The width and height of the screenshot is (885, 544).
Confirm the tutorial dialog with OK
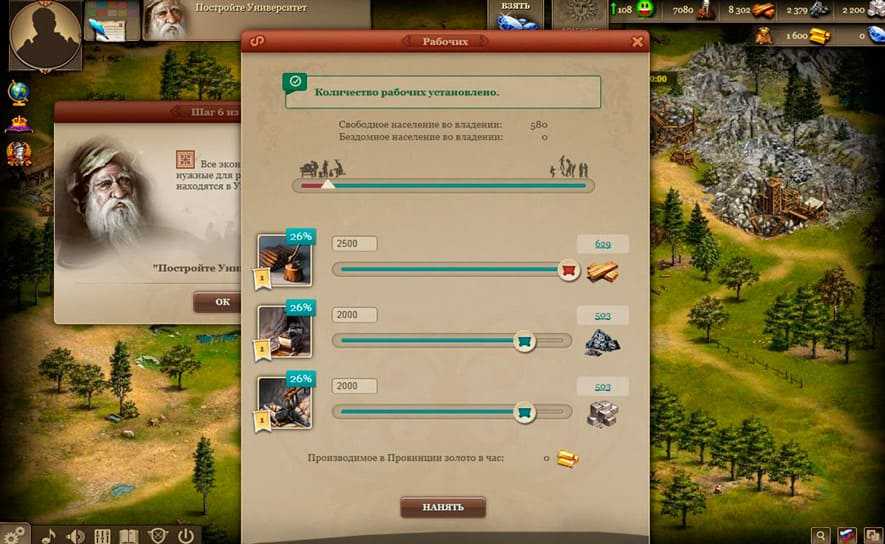tap(222, 302)
